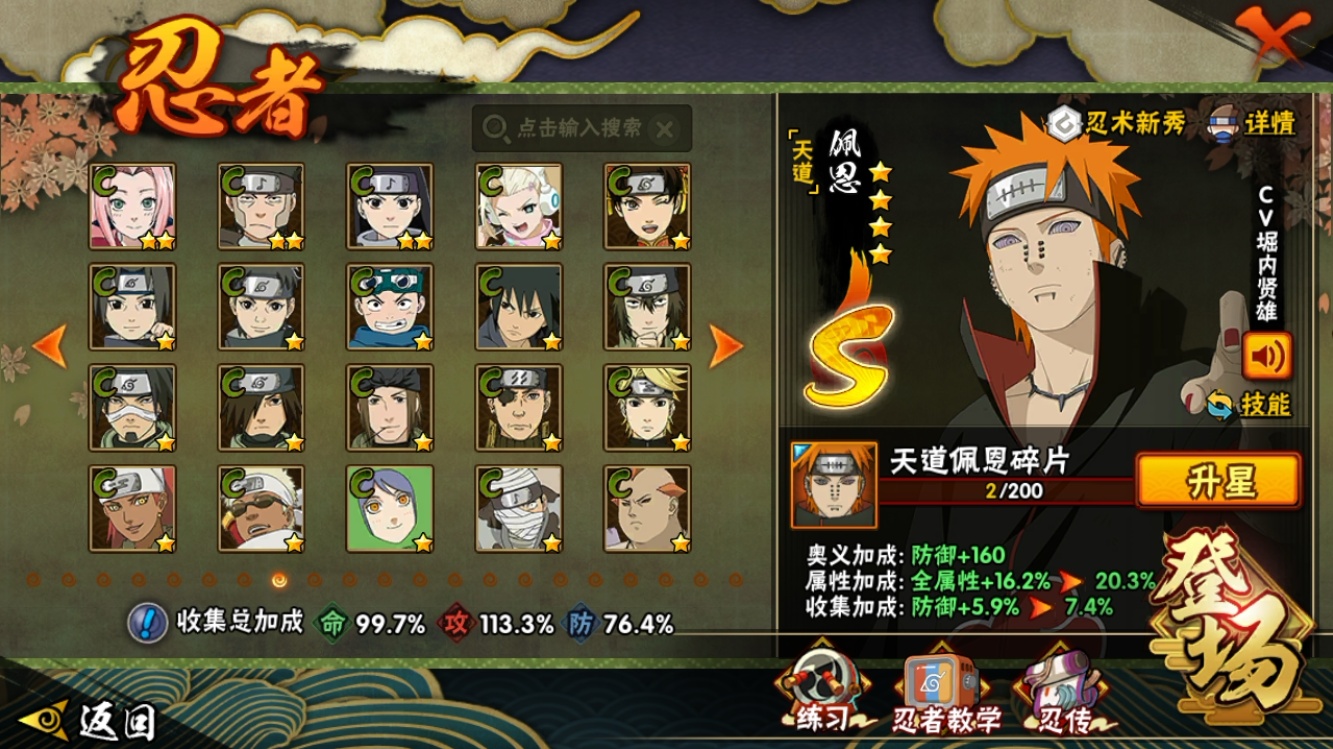
Task: Go to the next ninja page arrow
Action: (x=726, y=346)
